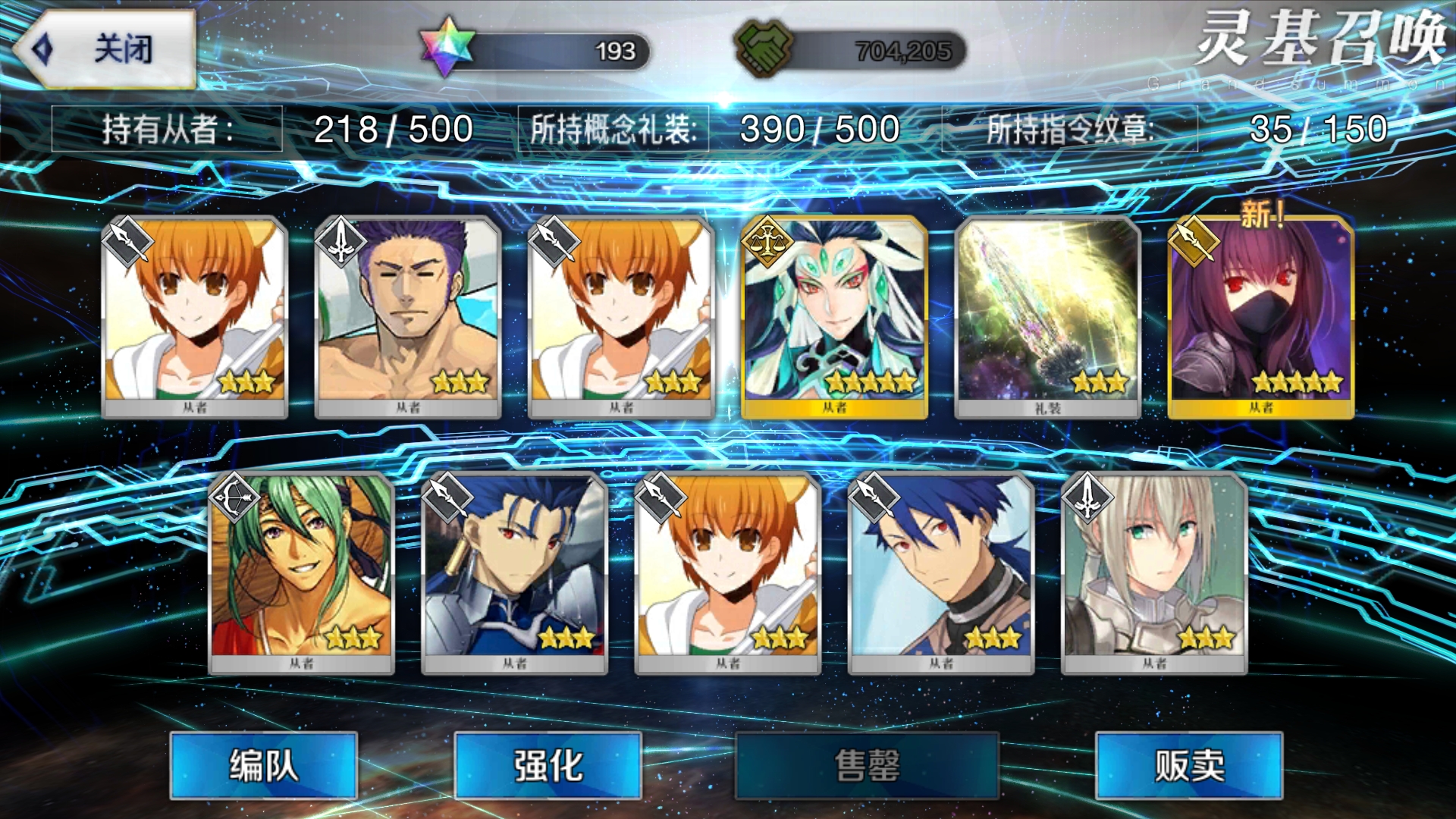Select the Lancer class icon on the masked Scathach card
Screen dimensions: 1456x819
pyautogui.click(x=1194, y=243)
